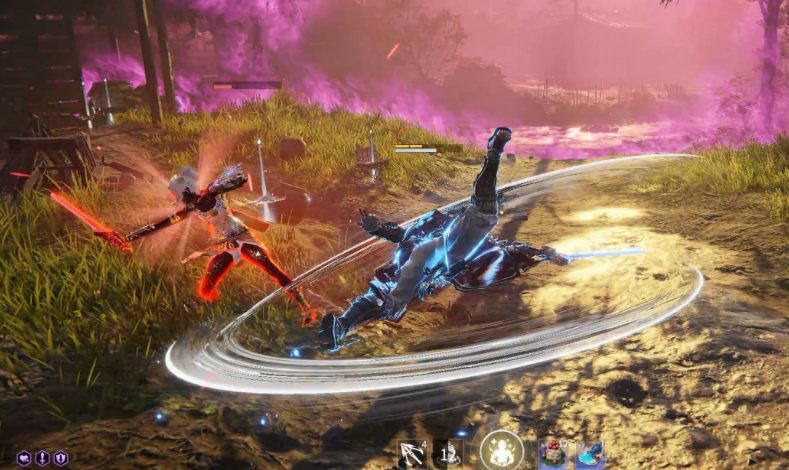Viewport: 789px width, 470px height.
Task: Inspect the purple shield buff icon
Action: 60,457
